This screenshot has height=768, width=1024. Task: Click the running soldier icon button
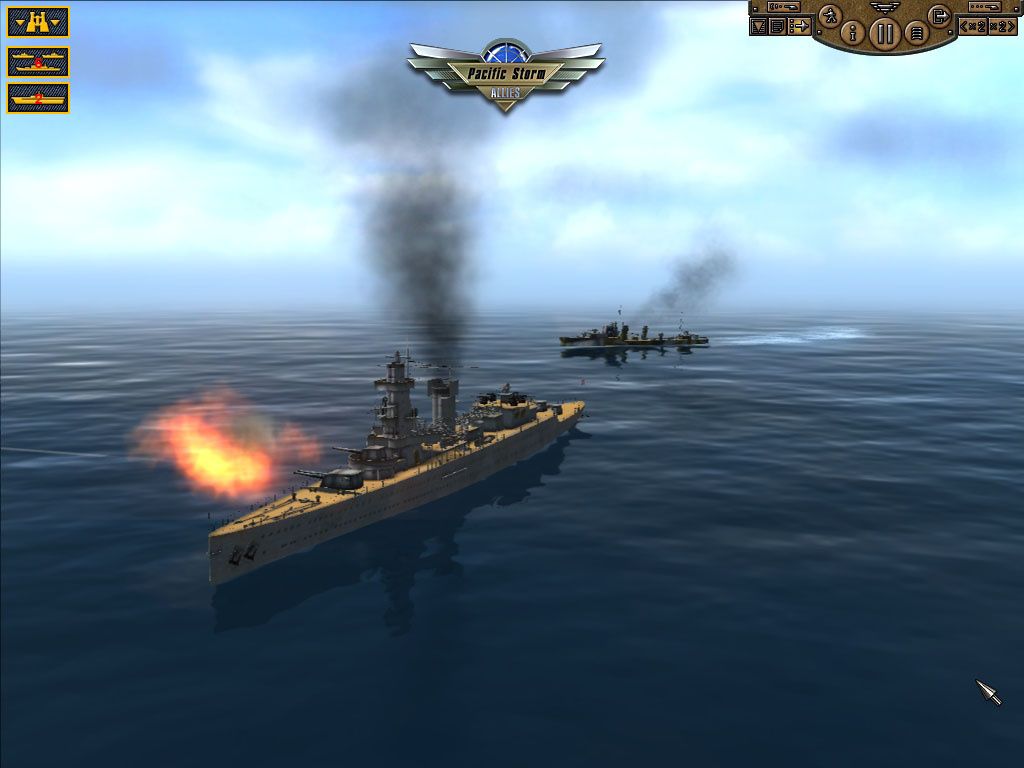coord(830,15)
